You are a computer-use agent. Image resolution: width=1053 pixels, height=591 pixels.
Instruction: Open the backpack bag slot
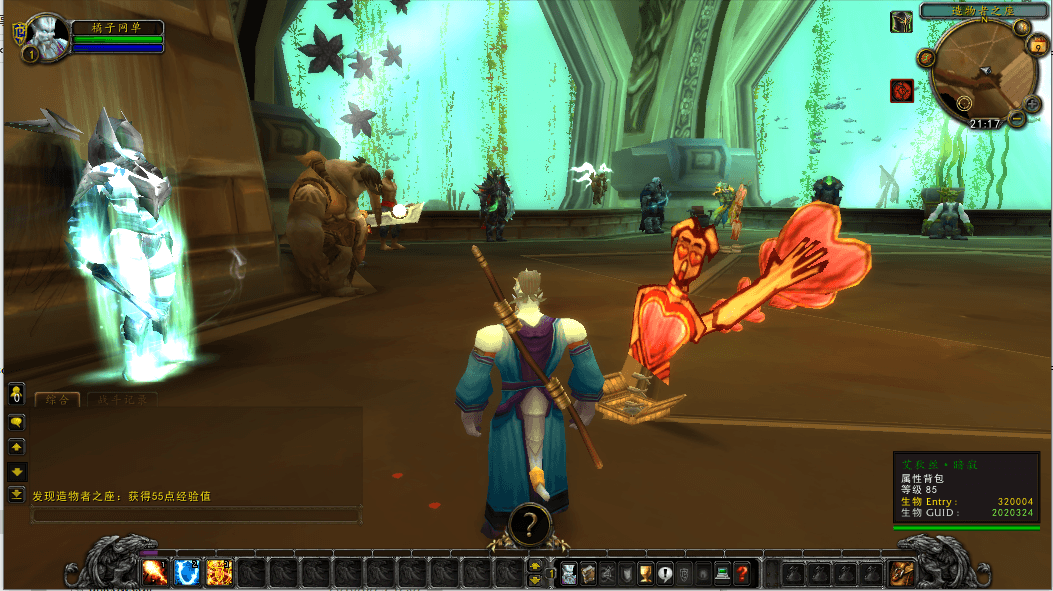click(902, 573)
